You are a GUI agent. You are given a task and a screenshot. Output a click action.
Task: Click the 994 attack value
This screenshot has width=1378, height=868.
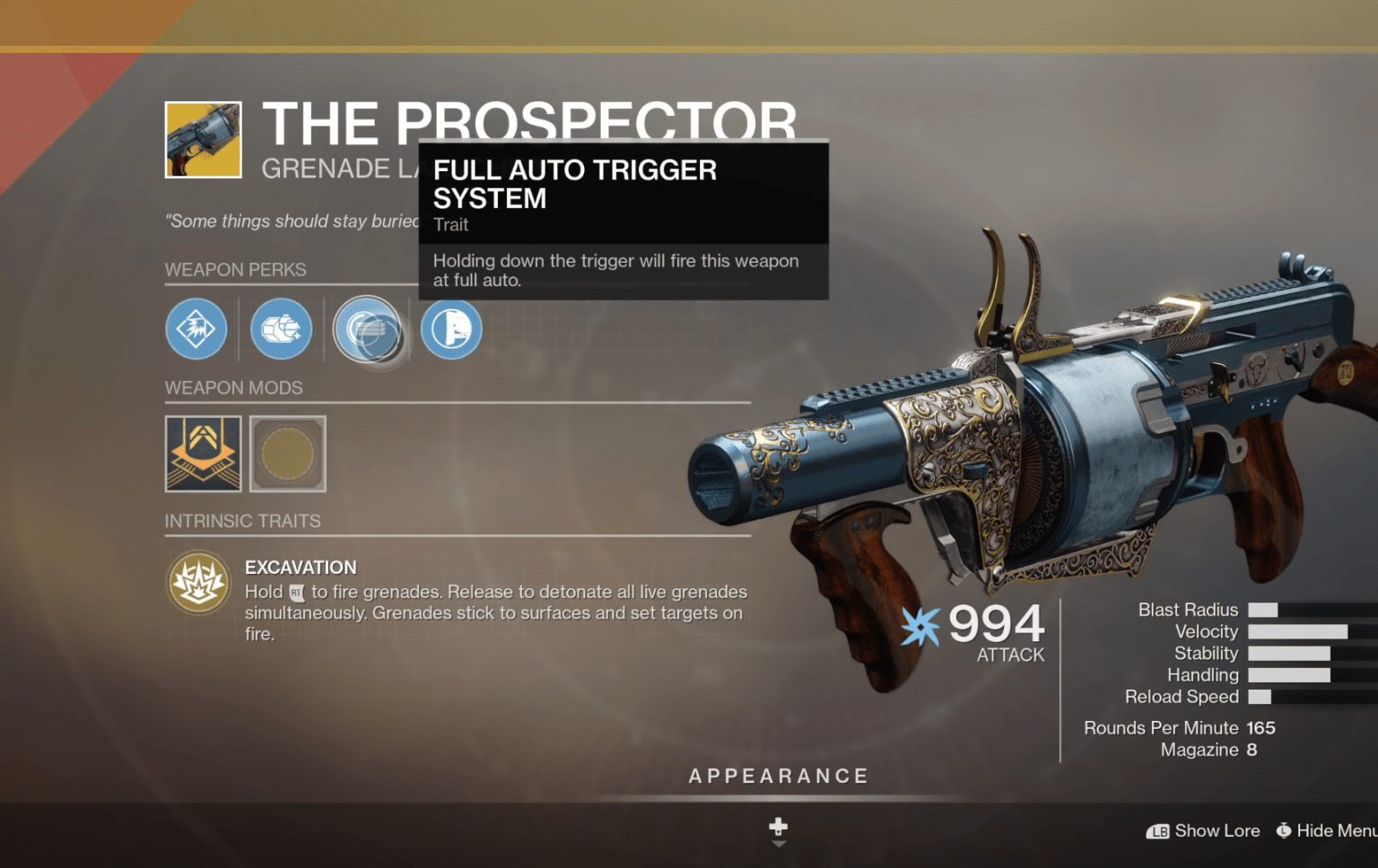(x=994, y=626)
